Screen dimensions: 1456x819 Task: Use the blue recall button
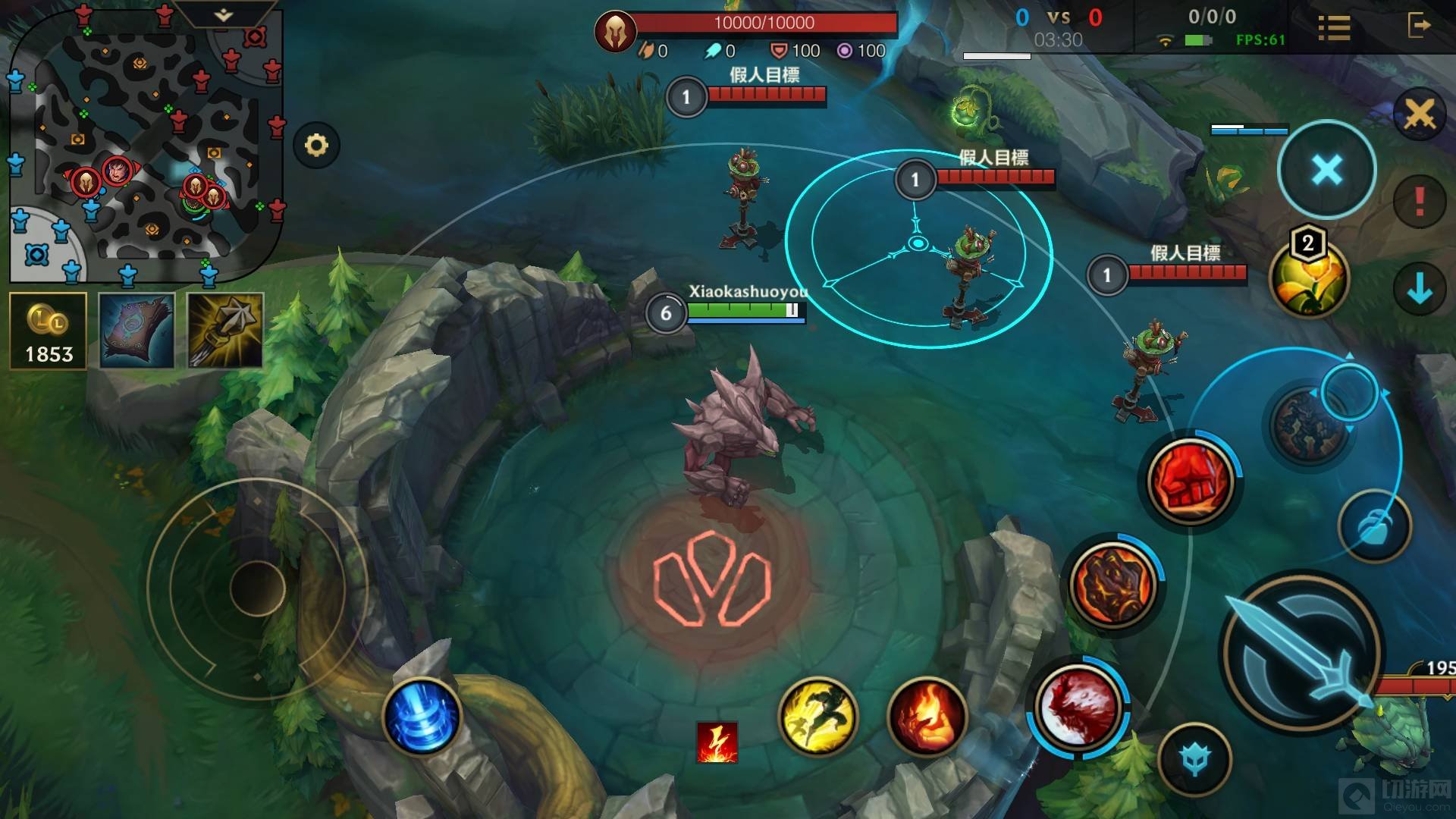(422, 716)
